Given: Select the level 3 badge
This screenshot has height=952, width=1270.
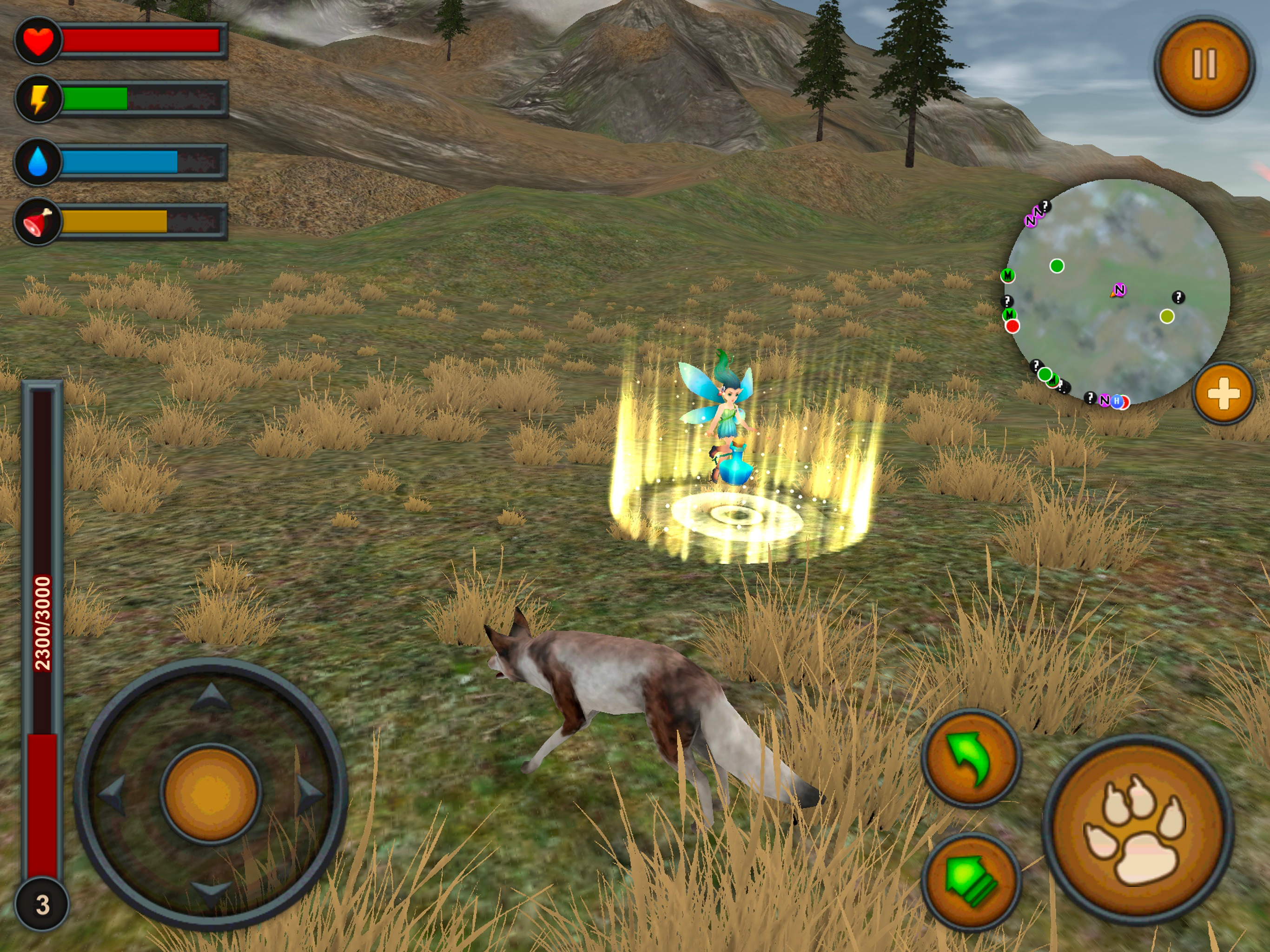Looking at the screenshot, I should click(x=42, y=904).
